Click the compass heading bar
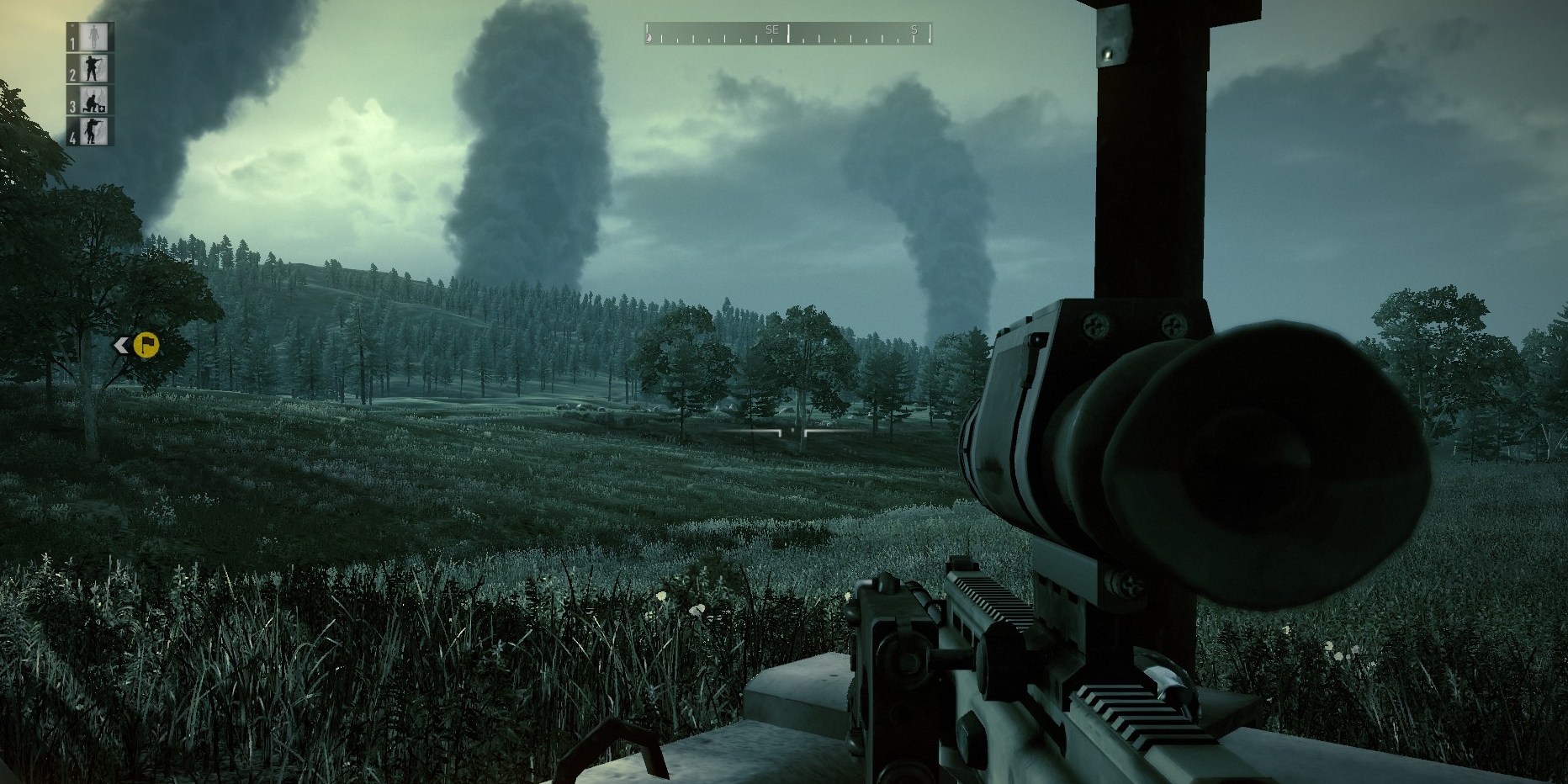1568x784 pixels. [x=788, y=34]
